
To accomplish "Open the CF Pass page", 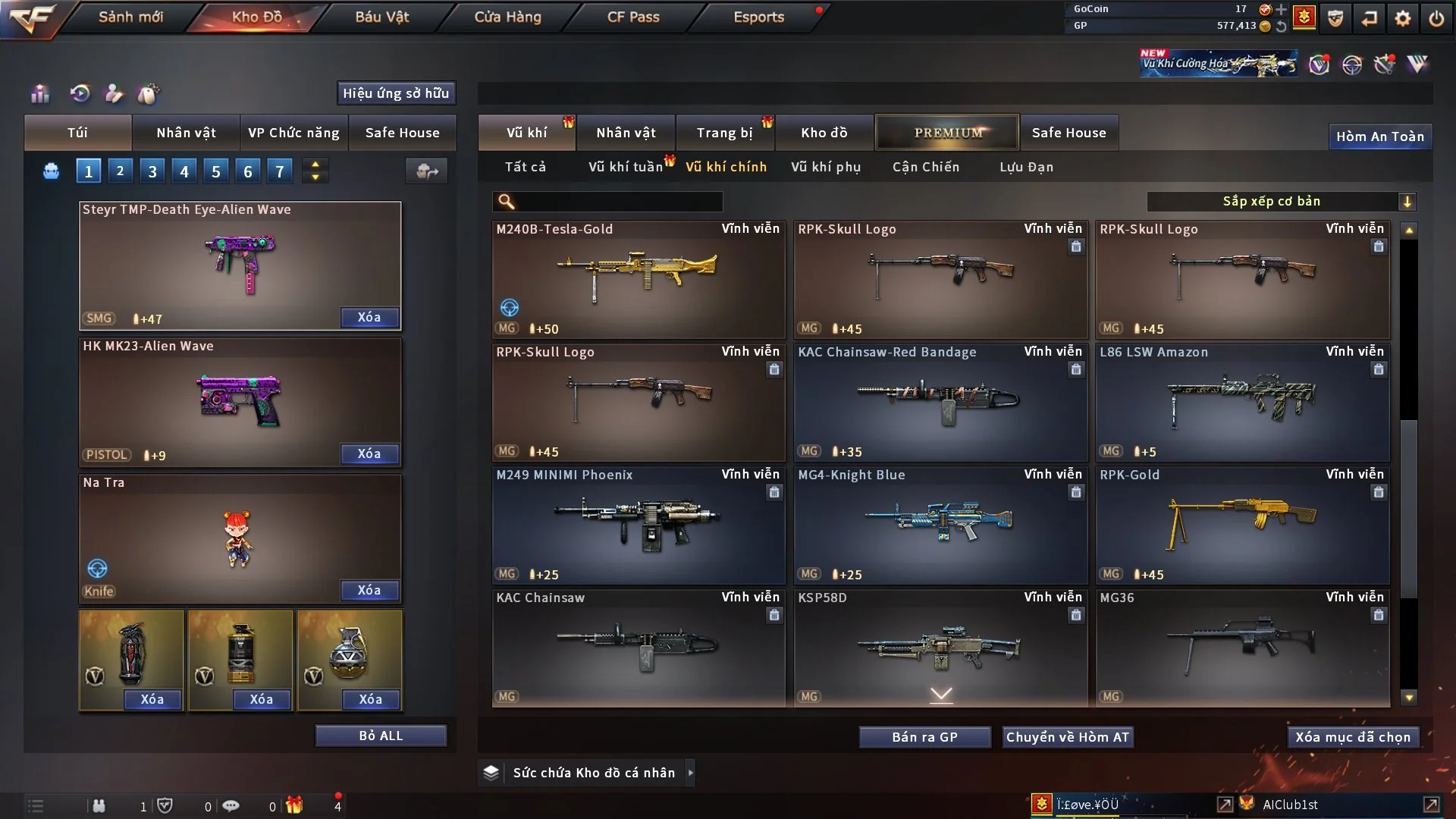I will [633, 17].
